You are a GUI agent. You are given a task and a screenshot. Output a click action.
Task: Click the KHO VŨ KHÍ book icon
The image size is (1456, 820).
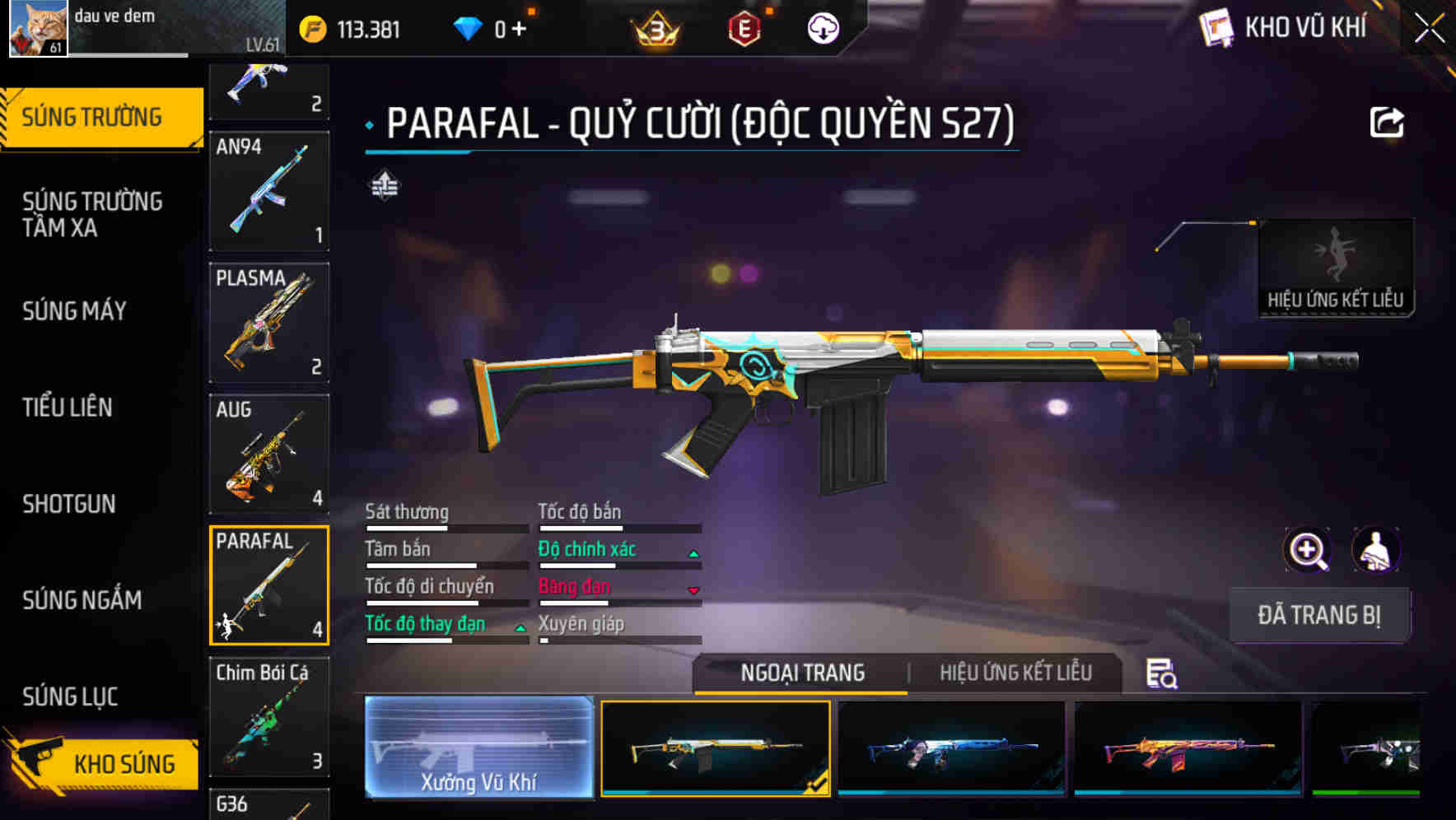point(1218,27)
